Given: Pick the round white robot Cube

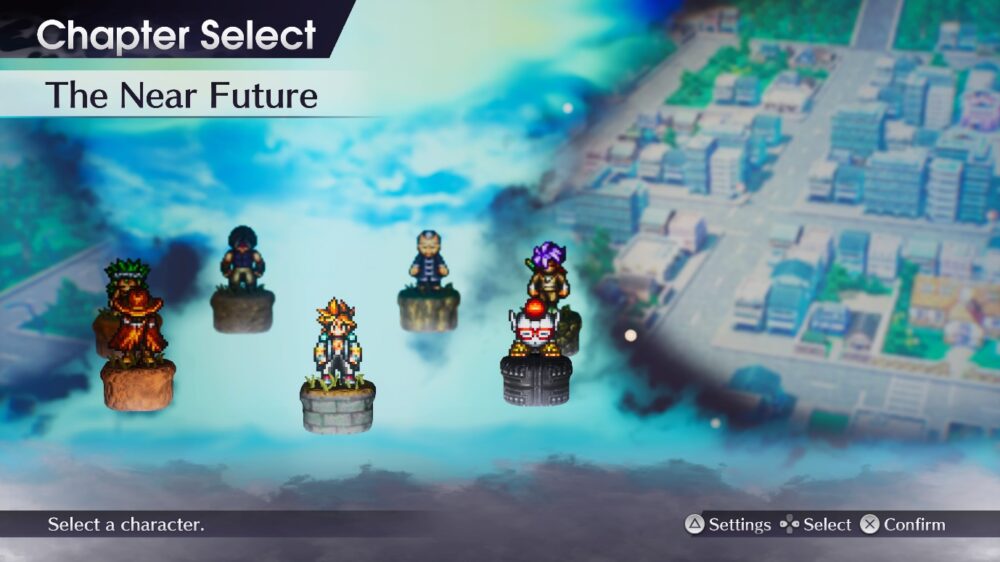Looking at the screenshot, I should 536,327.
